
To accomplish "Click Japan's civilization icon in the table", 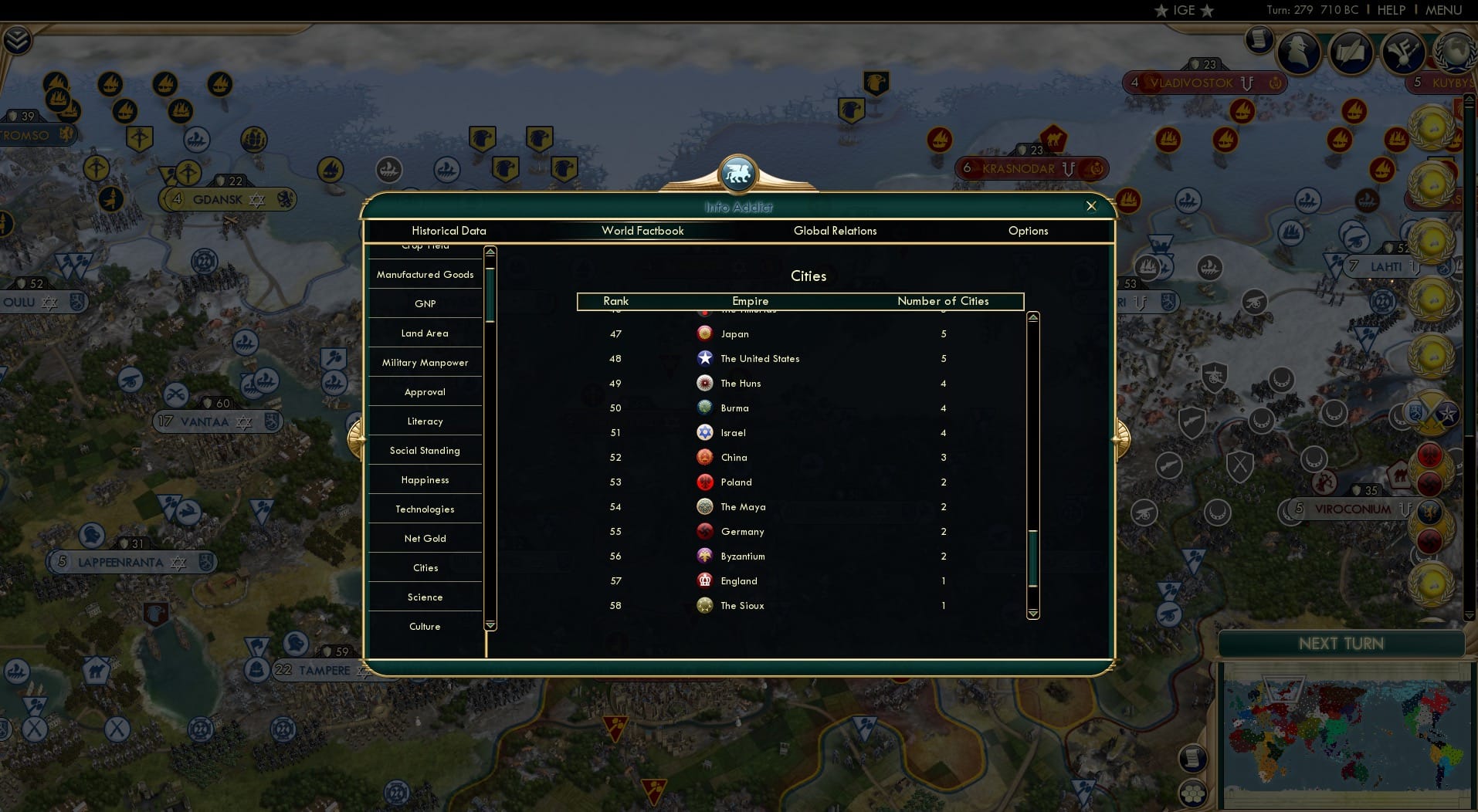I will pyautogui.click(x=705, y=334).
